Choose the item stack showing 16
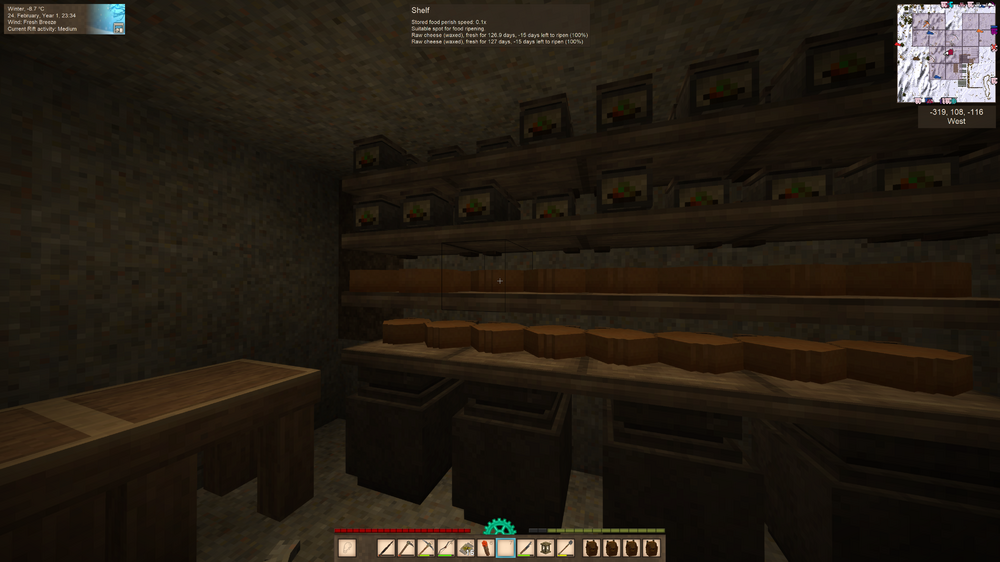This screenshot has height=562, width=1000. tap(466, 548)
